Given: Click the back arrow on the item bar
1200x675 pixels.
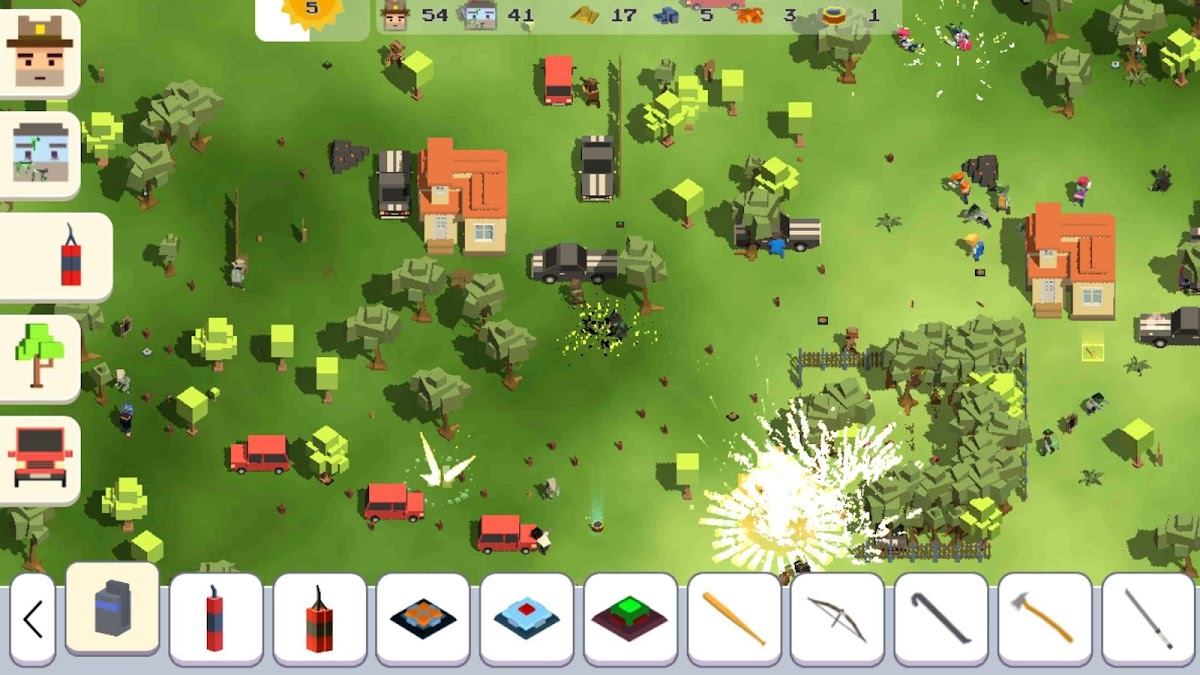Looking at the screenshot, I should [33, 619].
